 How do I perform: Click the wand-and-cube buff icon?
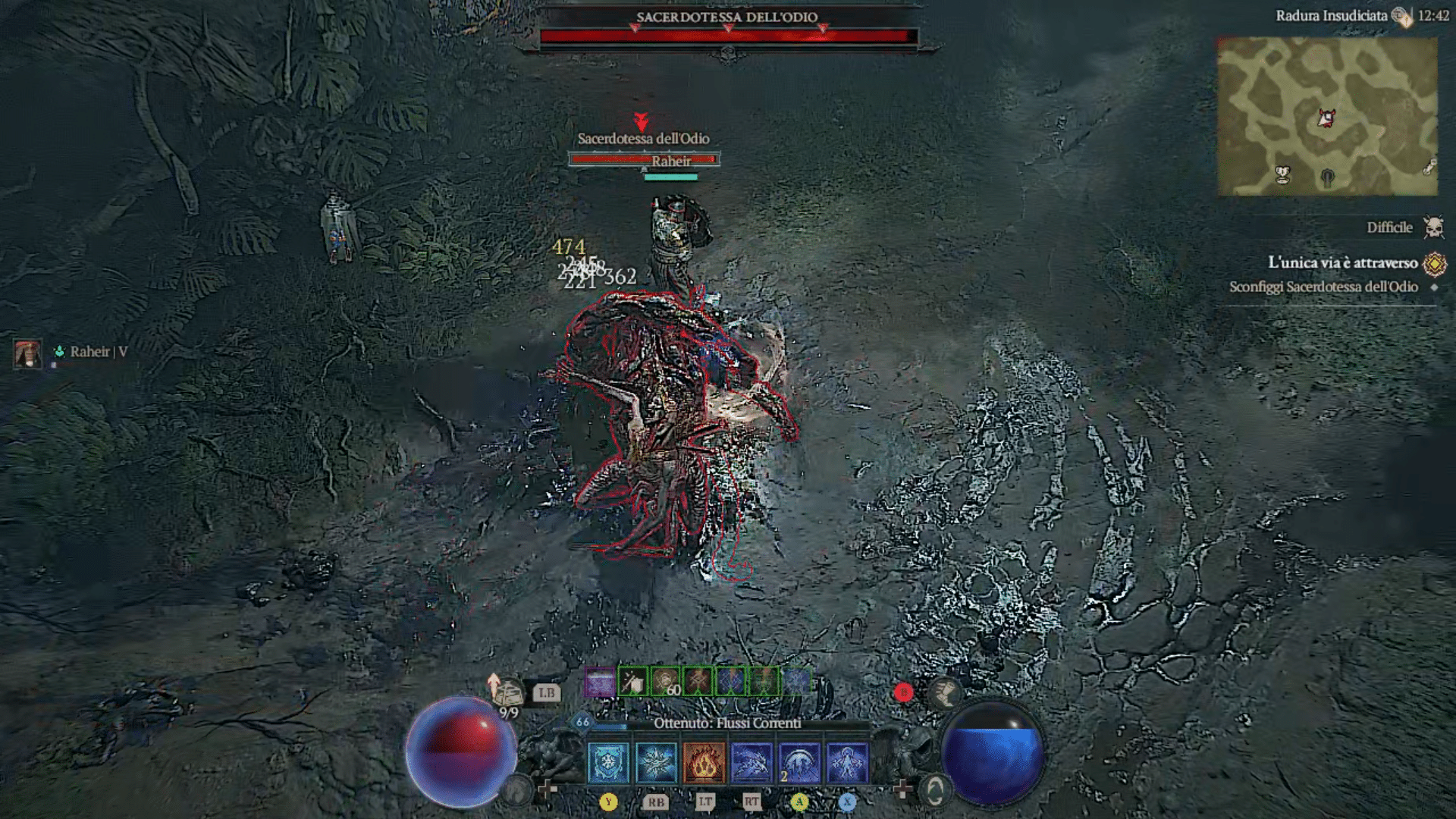(632, 682)
